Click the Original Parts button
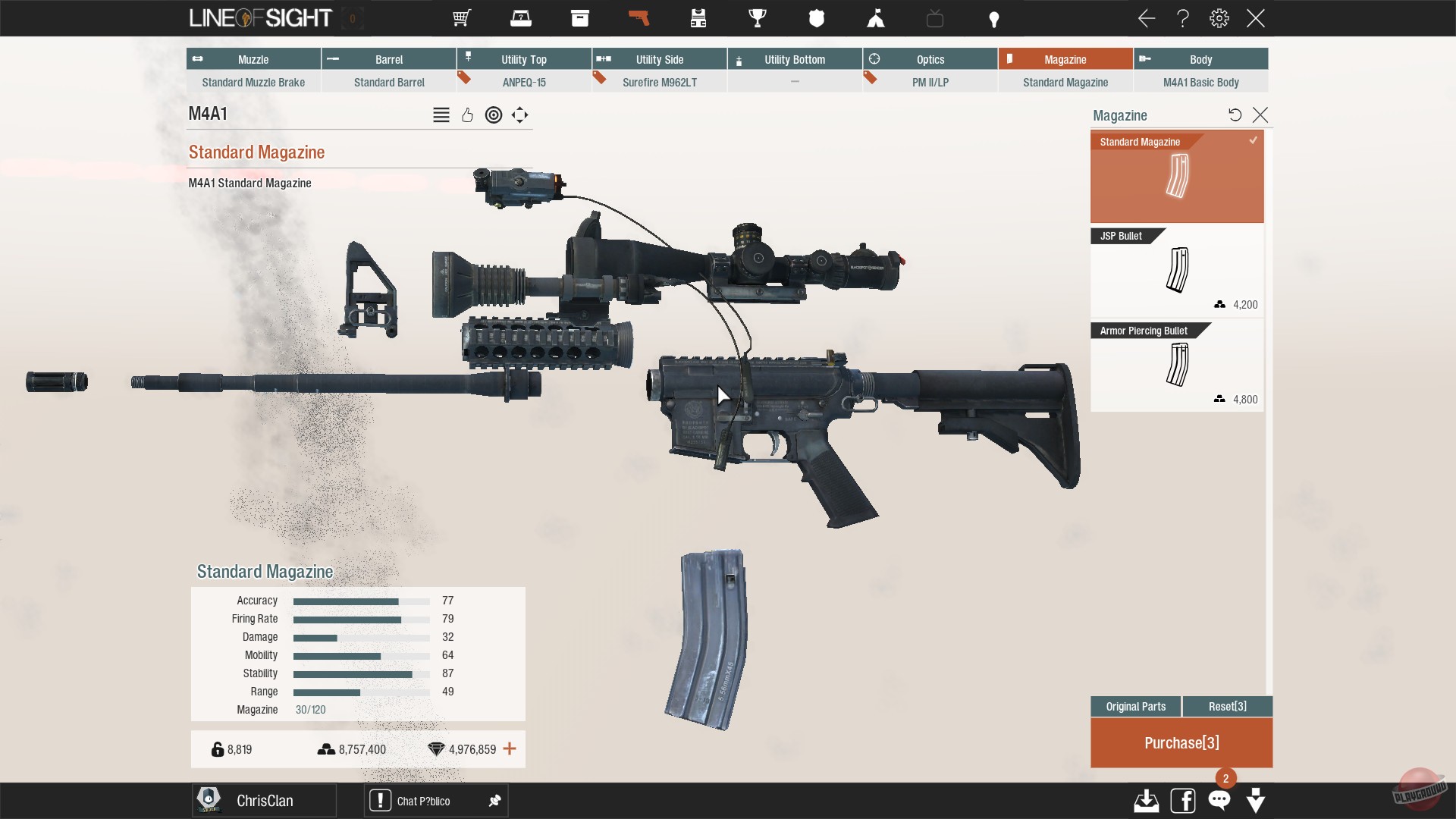This screenshot has width=1456, height=819. 1135,706
